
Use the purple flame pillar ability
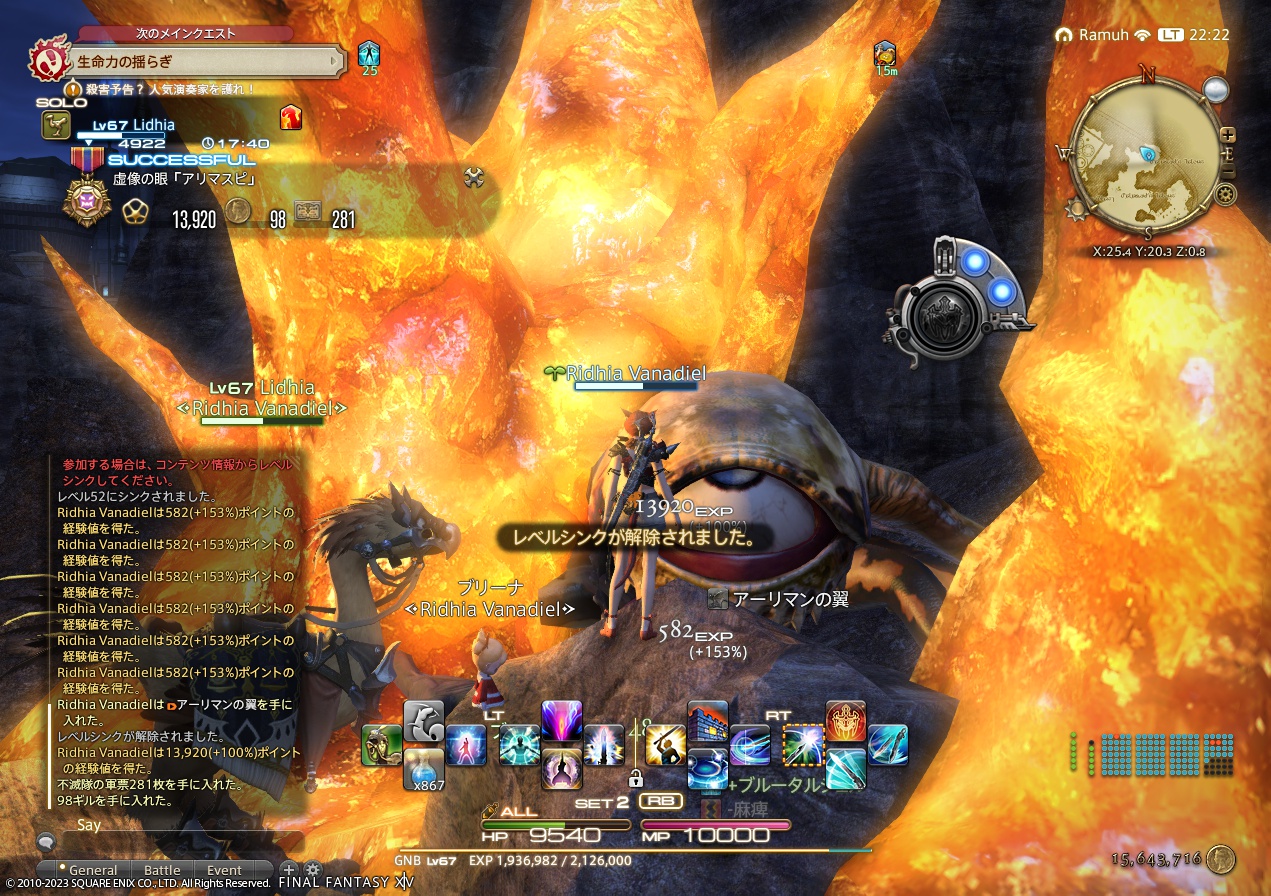pos(561,720)
